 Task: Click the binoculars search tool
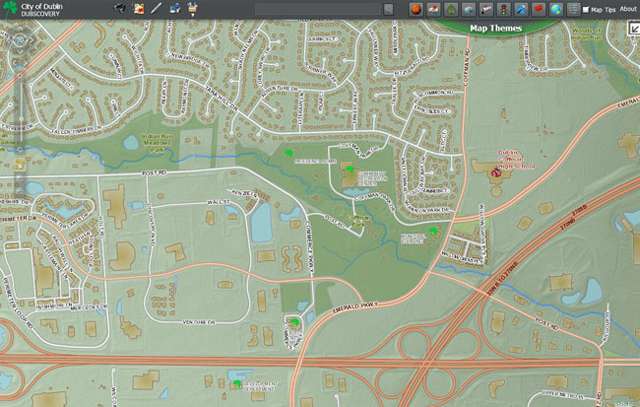pos(120,8)
